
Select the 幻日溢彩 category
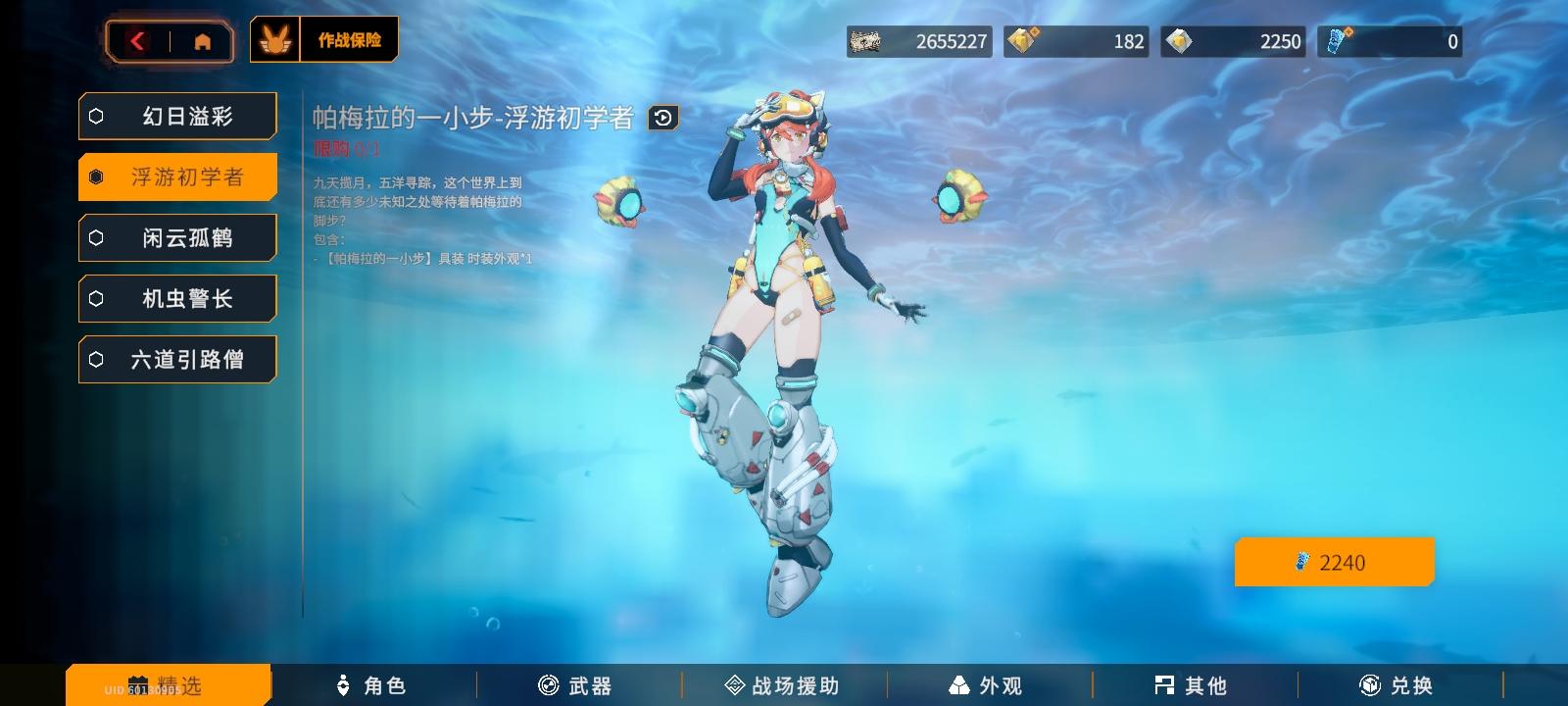tap(176, 116)
